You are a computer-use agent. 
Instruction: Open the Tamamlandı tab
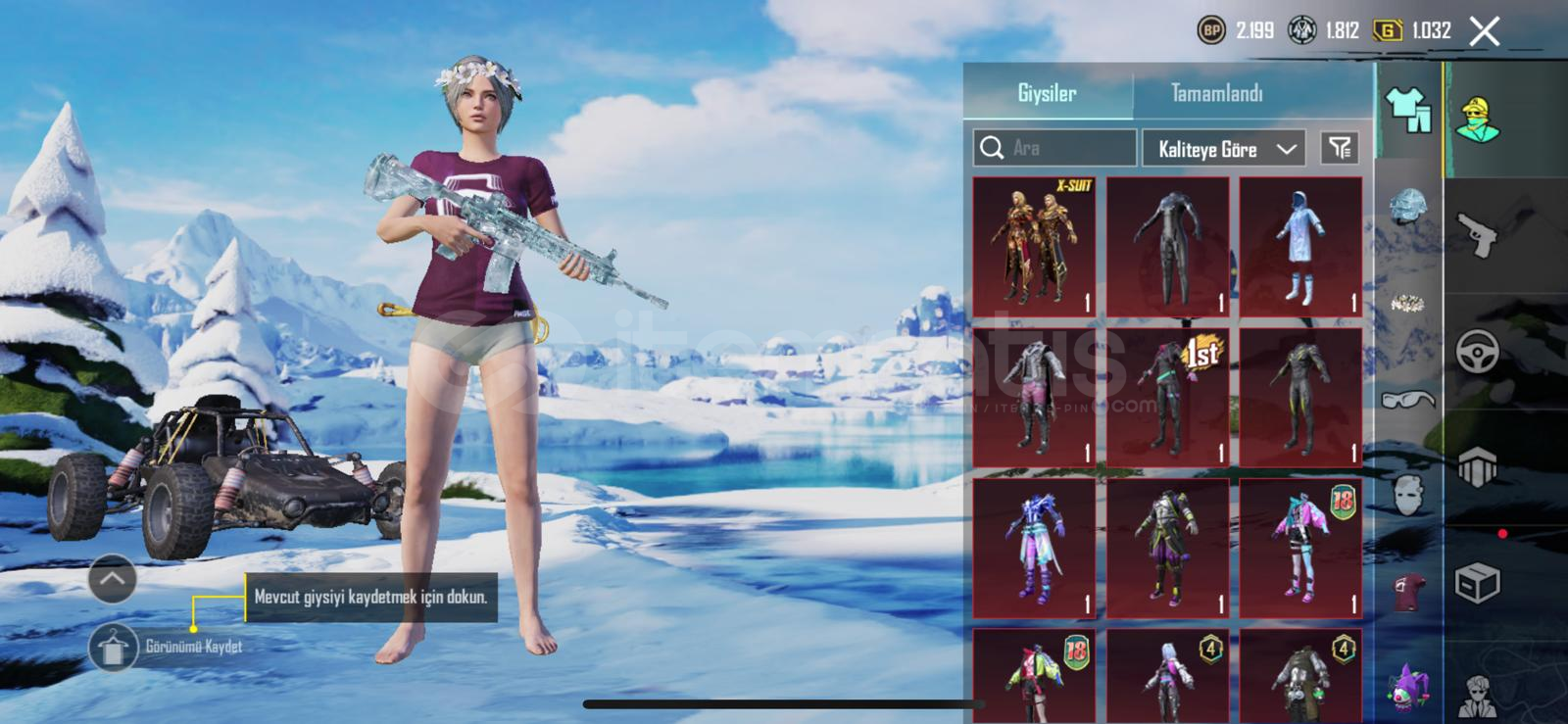tap(1216, 94)
